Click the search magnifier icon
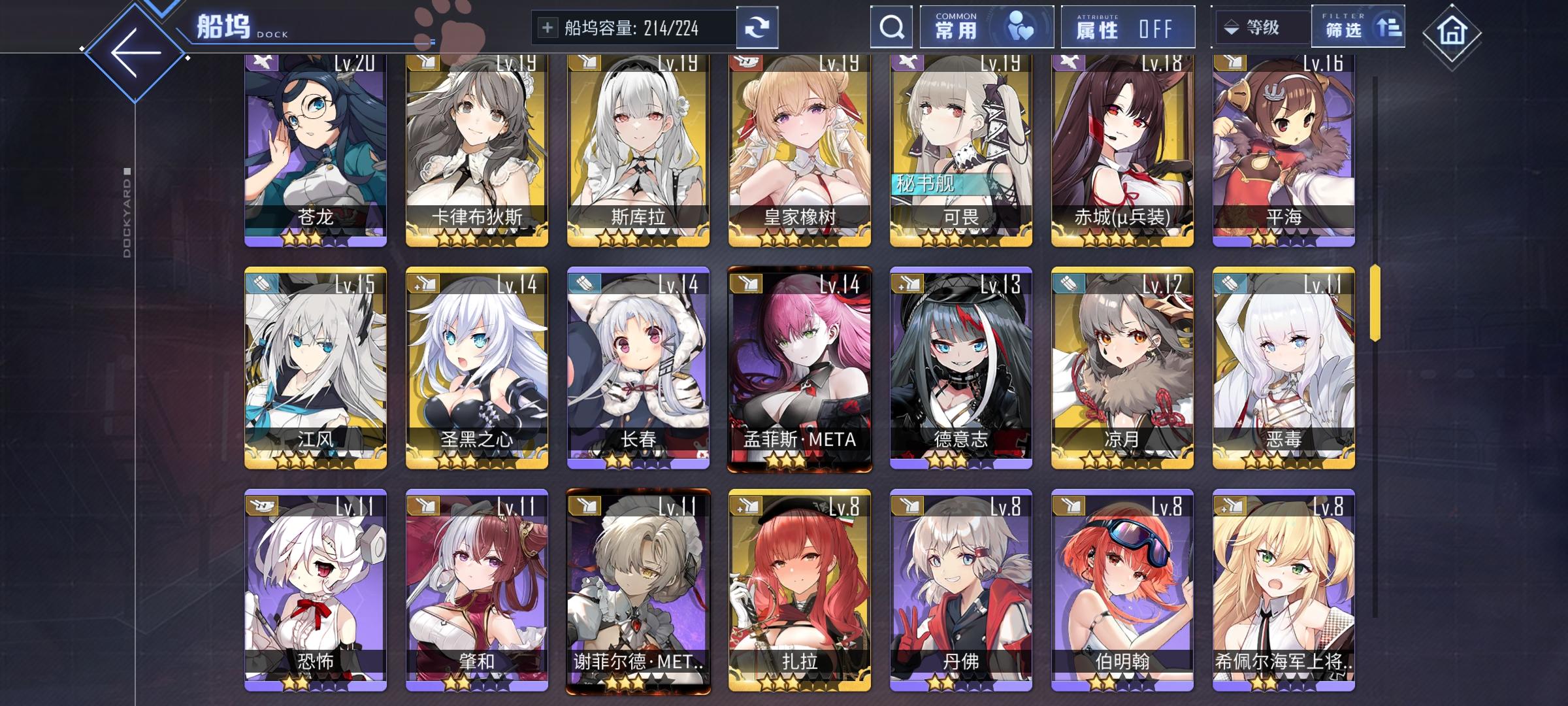1568x706 pixels. click(x=890, y=27)
